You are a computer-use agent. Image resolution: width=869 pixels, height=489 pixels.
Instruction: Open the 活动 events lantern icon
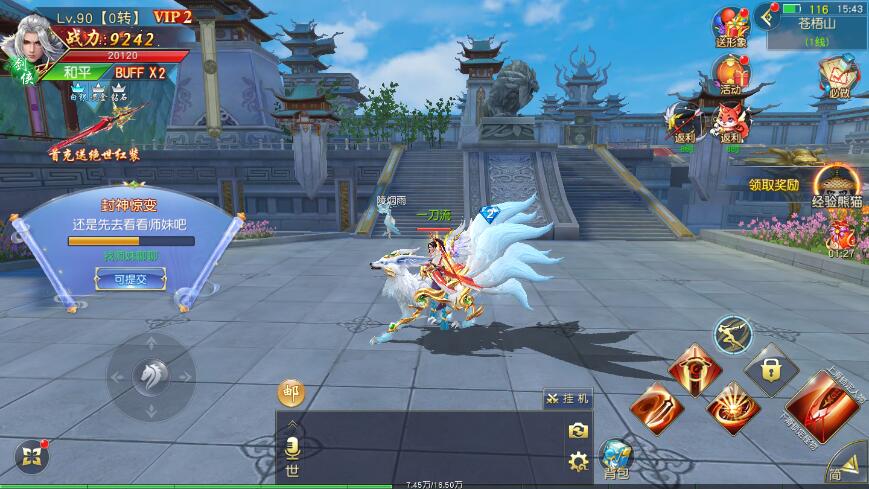click(731, 72)
